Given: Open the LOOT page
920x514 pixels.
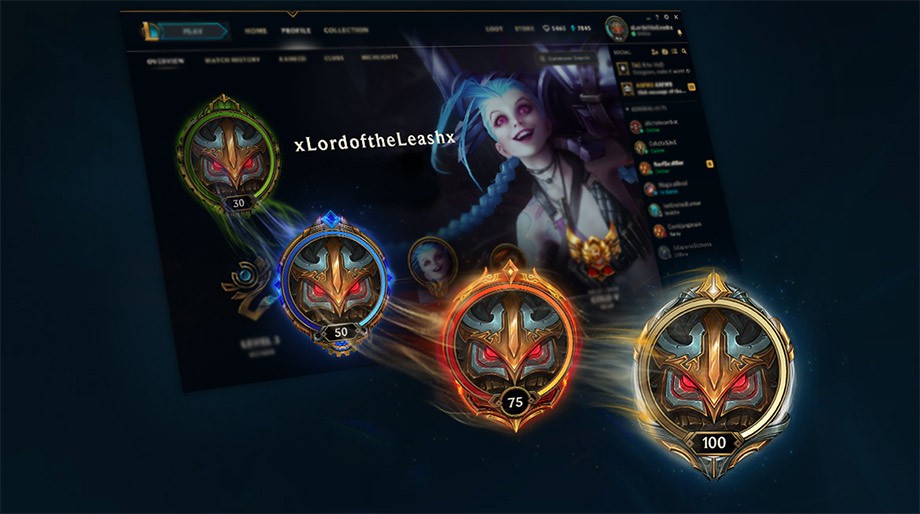Looking at the screenshot, I should point(495,30).
